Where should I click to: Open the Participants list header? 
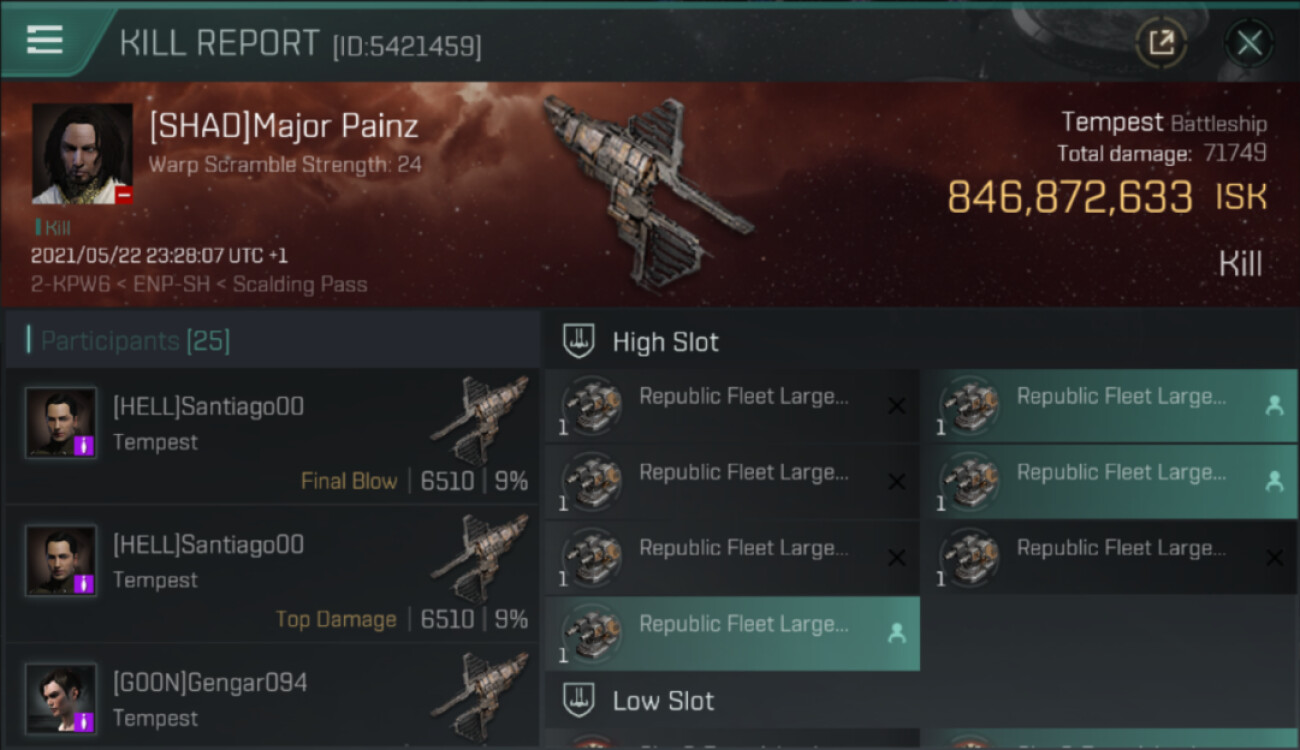[135, 341]
